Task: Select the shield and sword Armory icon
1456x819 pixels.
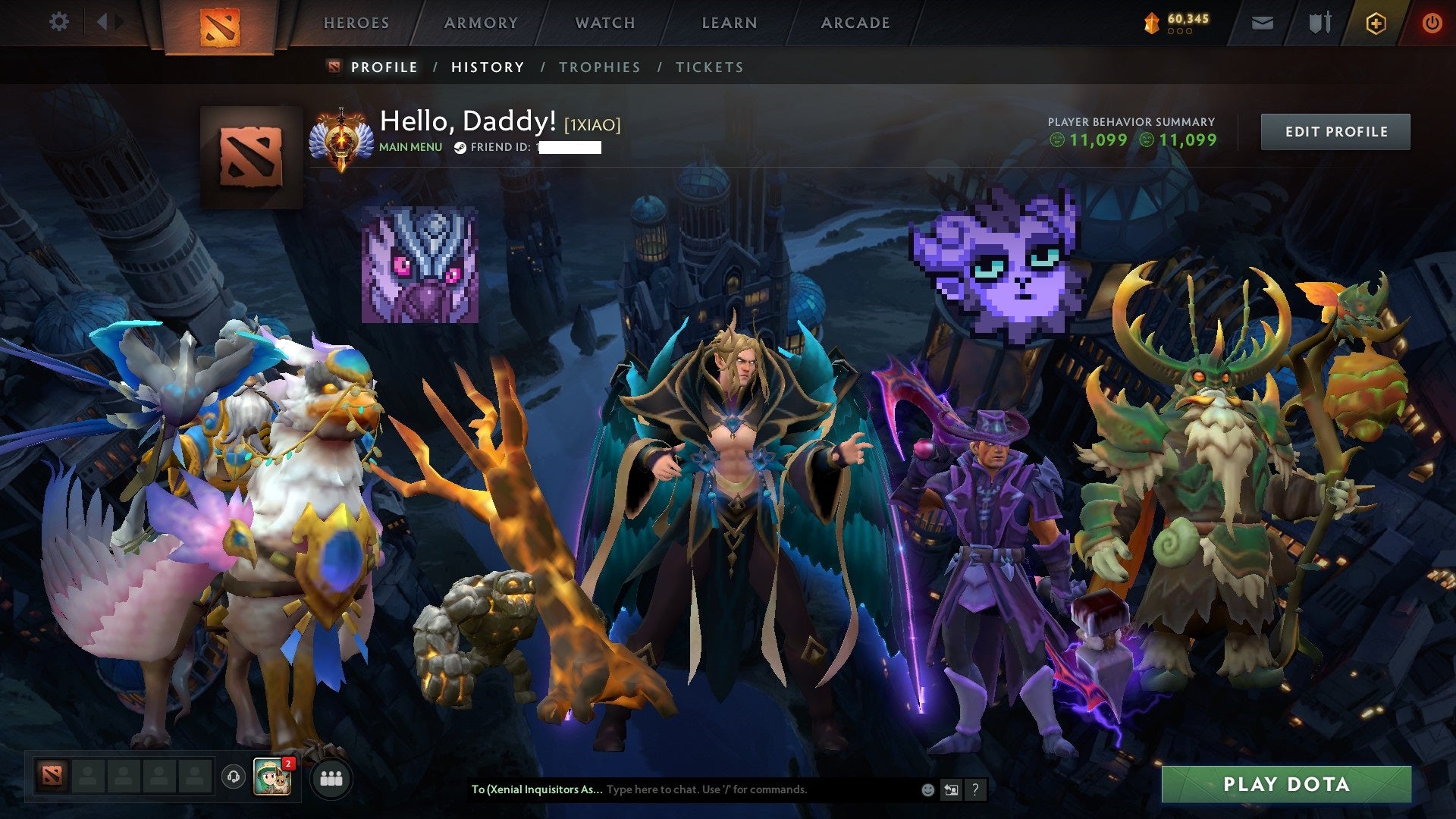Action: tap(1319, 23)
